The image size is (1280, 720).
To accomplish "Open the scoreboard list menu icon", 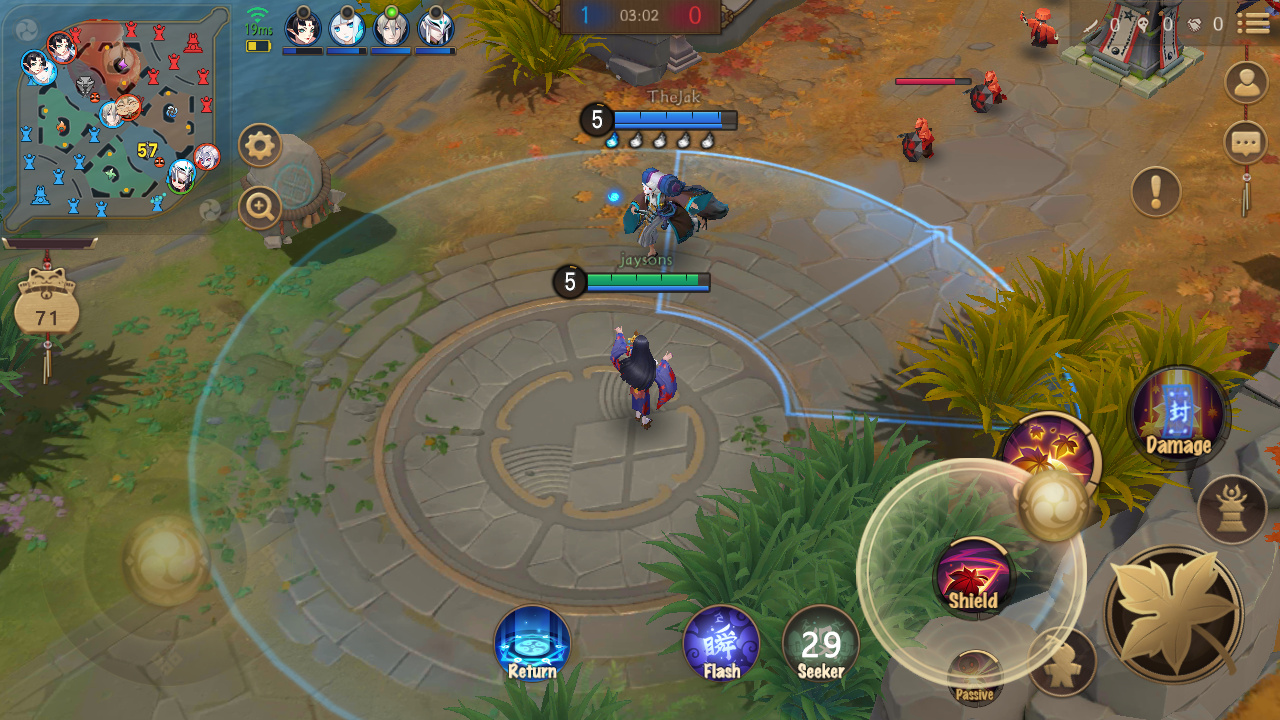I will click(x=1253, y=23).
